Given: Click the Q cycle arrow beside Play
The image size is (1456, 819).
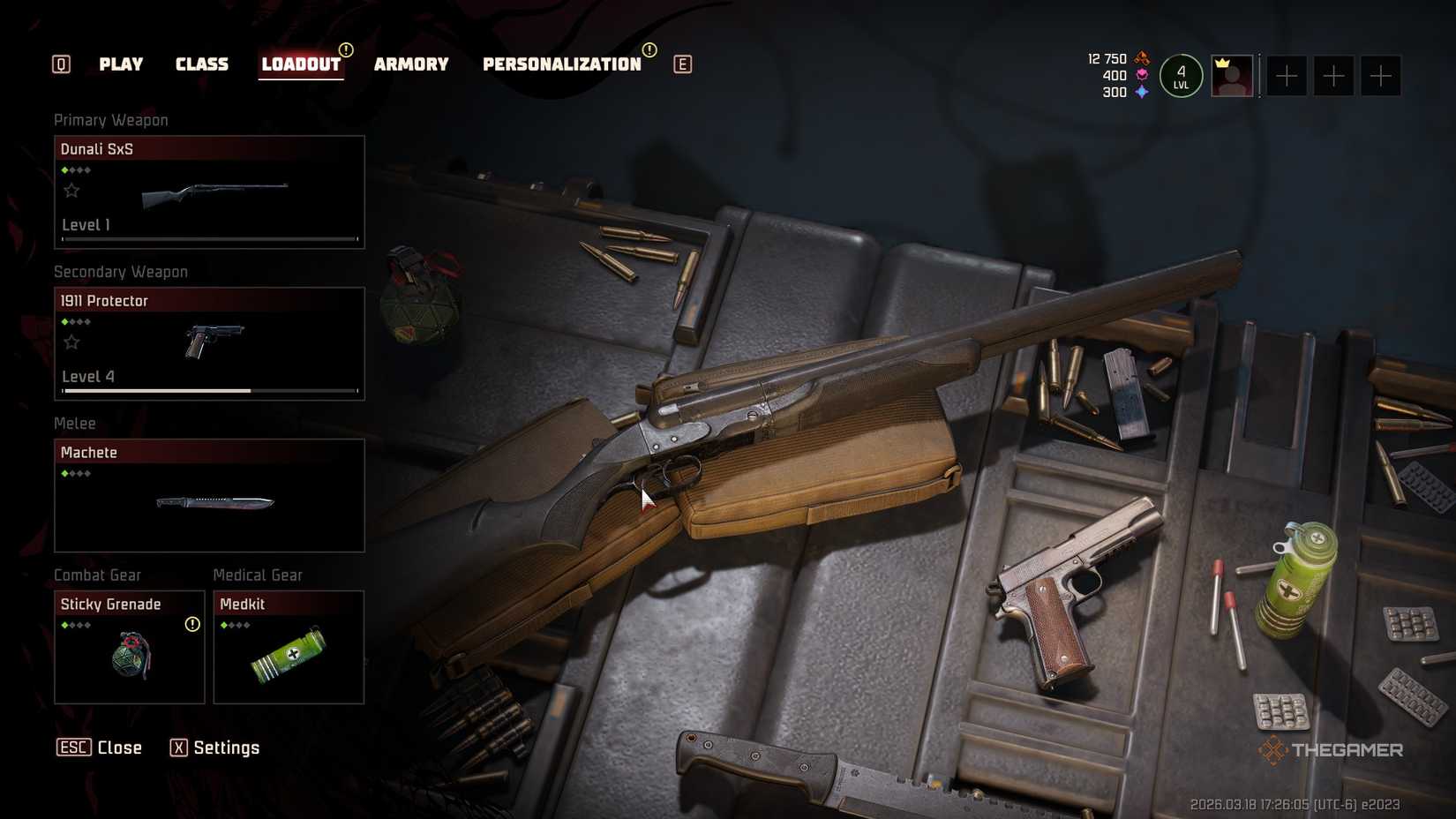Looking at the screenshot, I should pos(60,64).
